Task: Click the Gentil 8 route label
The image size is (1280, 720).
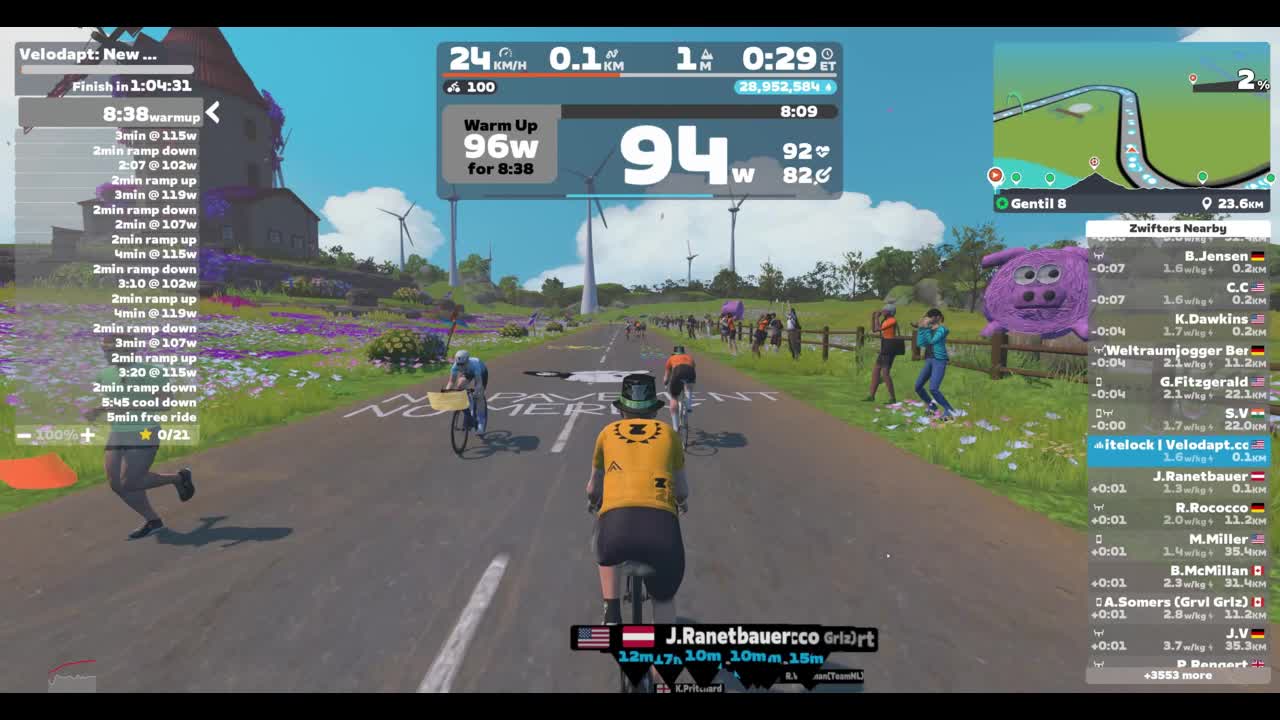Action: click(1038, 204)
